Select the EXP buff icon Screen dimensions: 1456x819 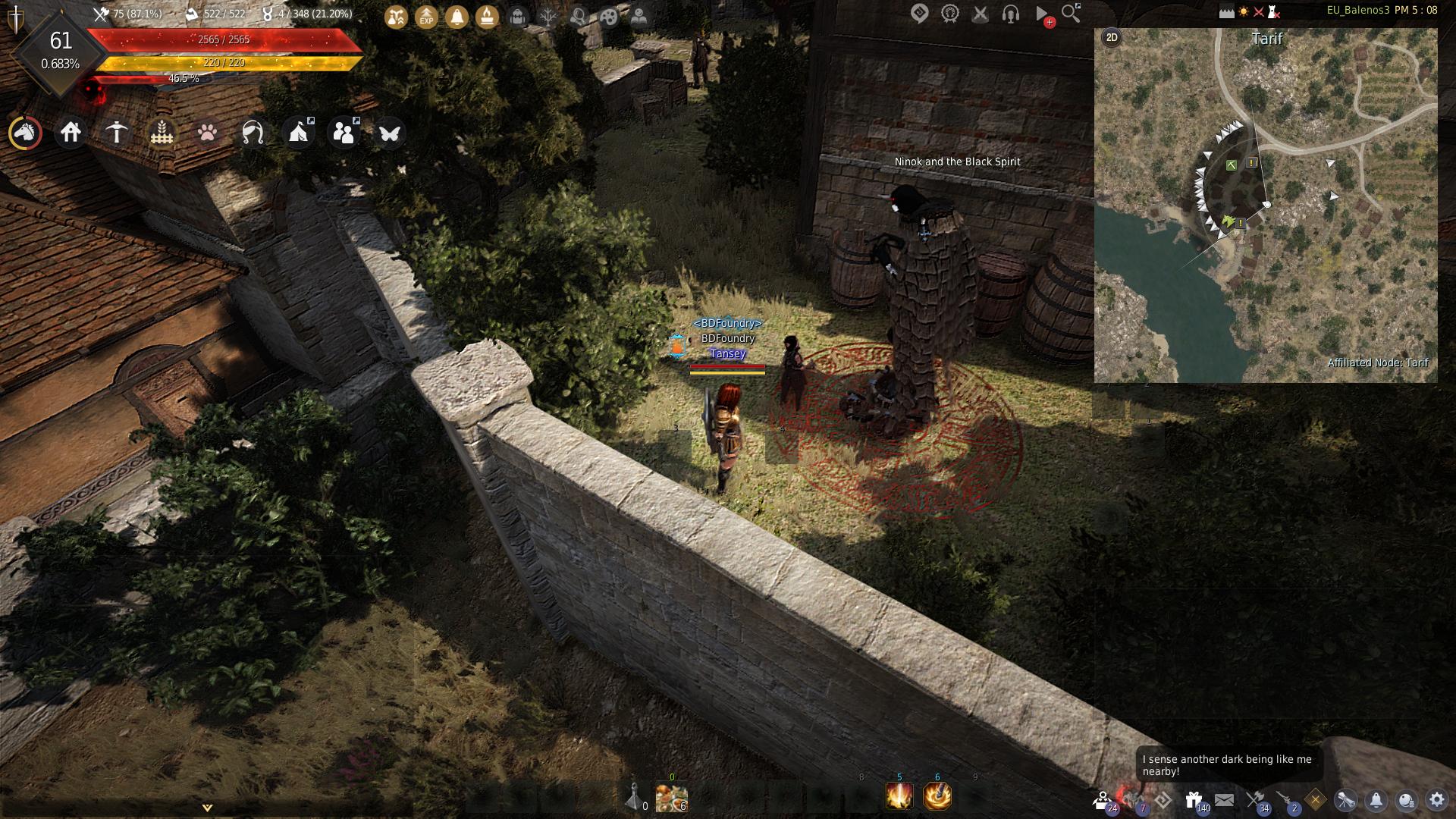click(x=426, y=16)
